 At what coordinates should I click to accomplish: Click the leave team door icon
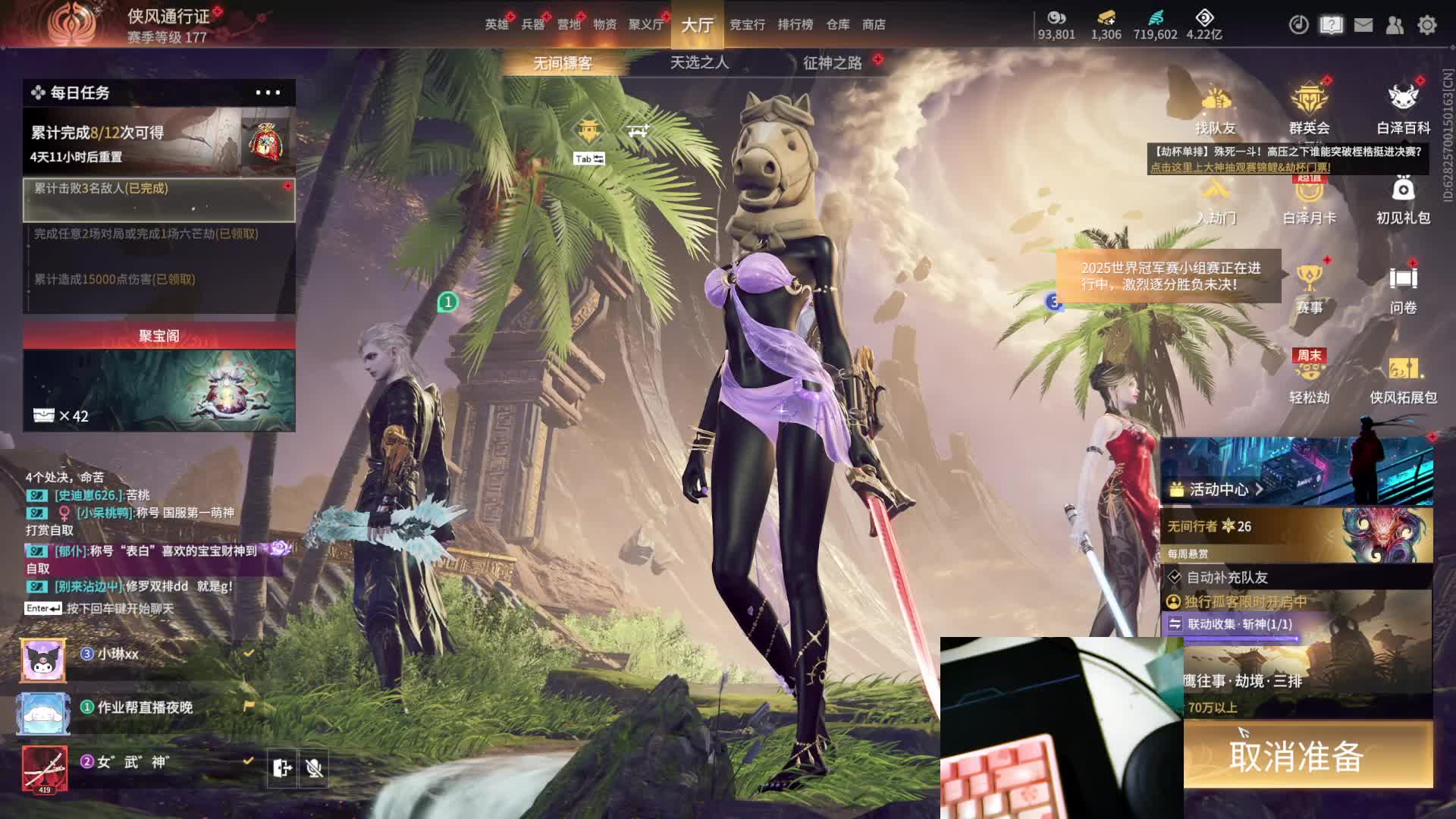[281, 768]
